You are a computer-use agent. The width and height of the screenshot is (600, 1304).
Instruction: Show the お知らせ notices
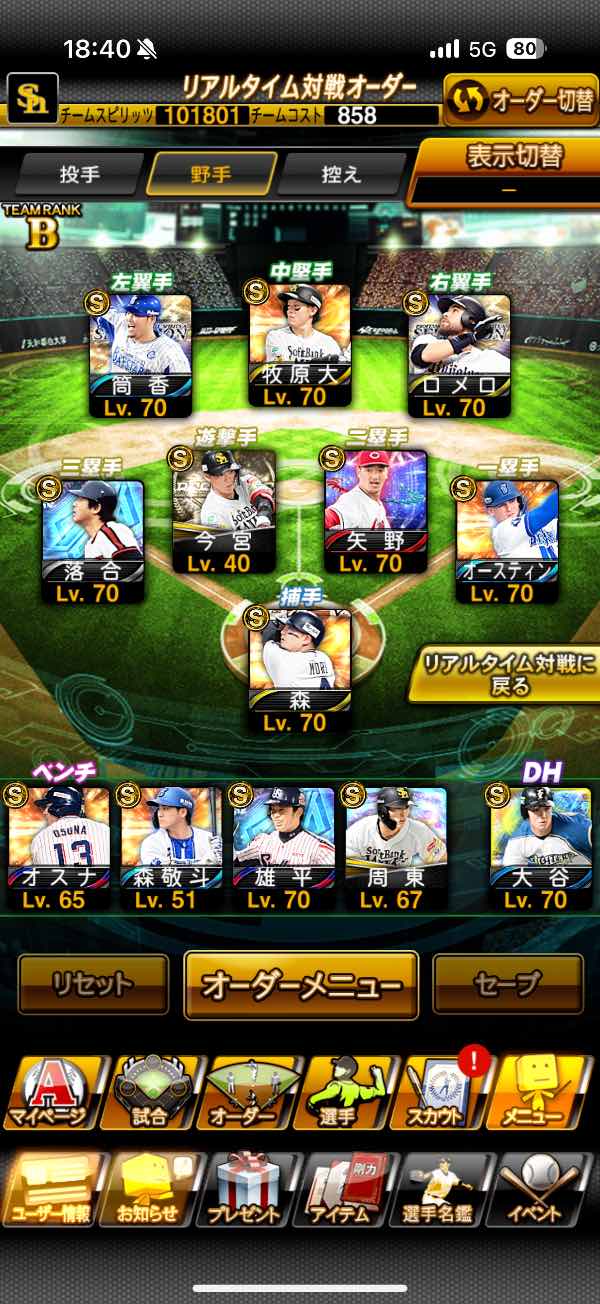pyautogui.click(x=148, y=1188)
